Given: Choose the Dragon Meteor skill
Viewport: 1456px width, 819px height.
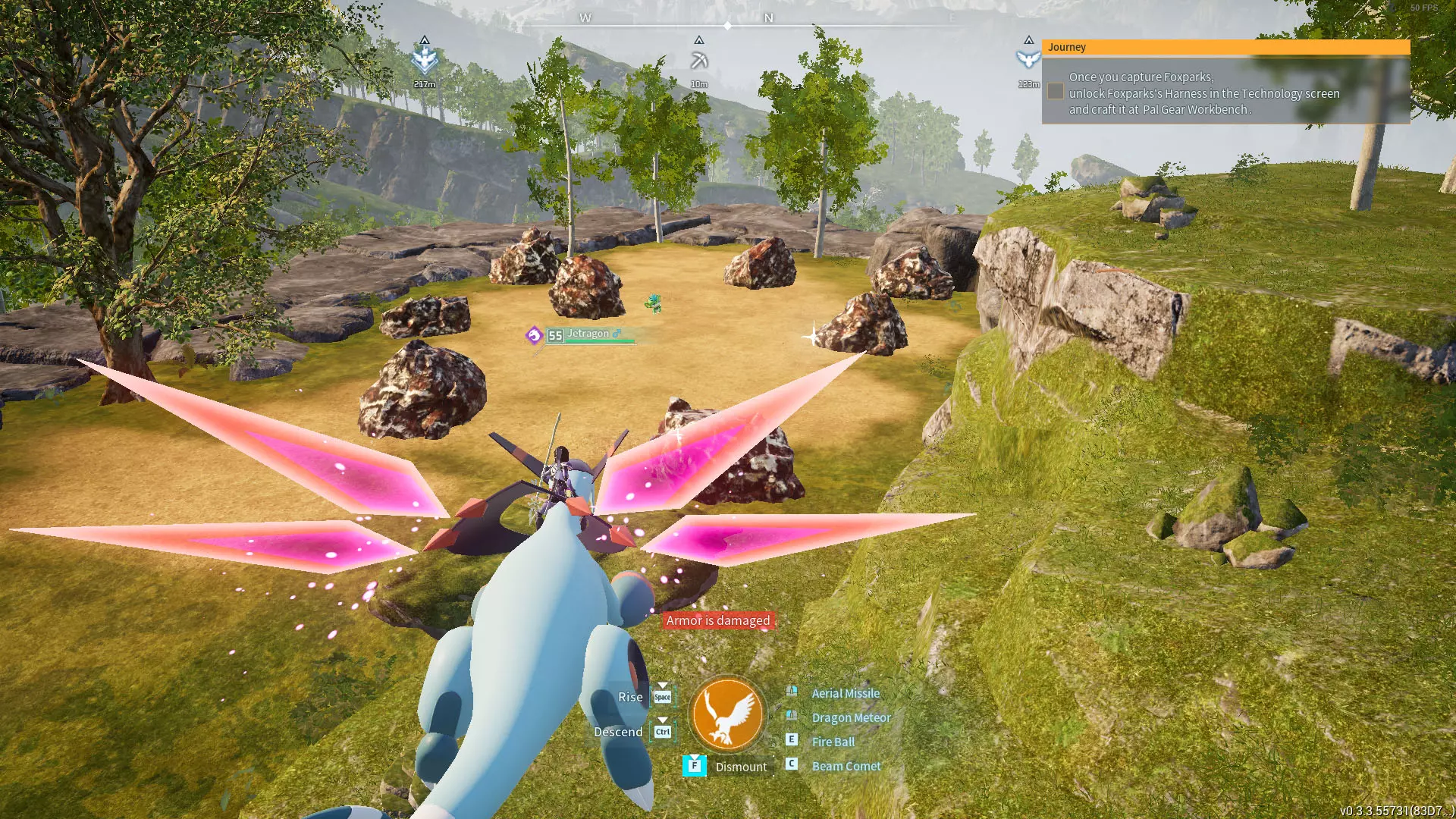Looking at the screenshot, I should (x=851, y=717).
